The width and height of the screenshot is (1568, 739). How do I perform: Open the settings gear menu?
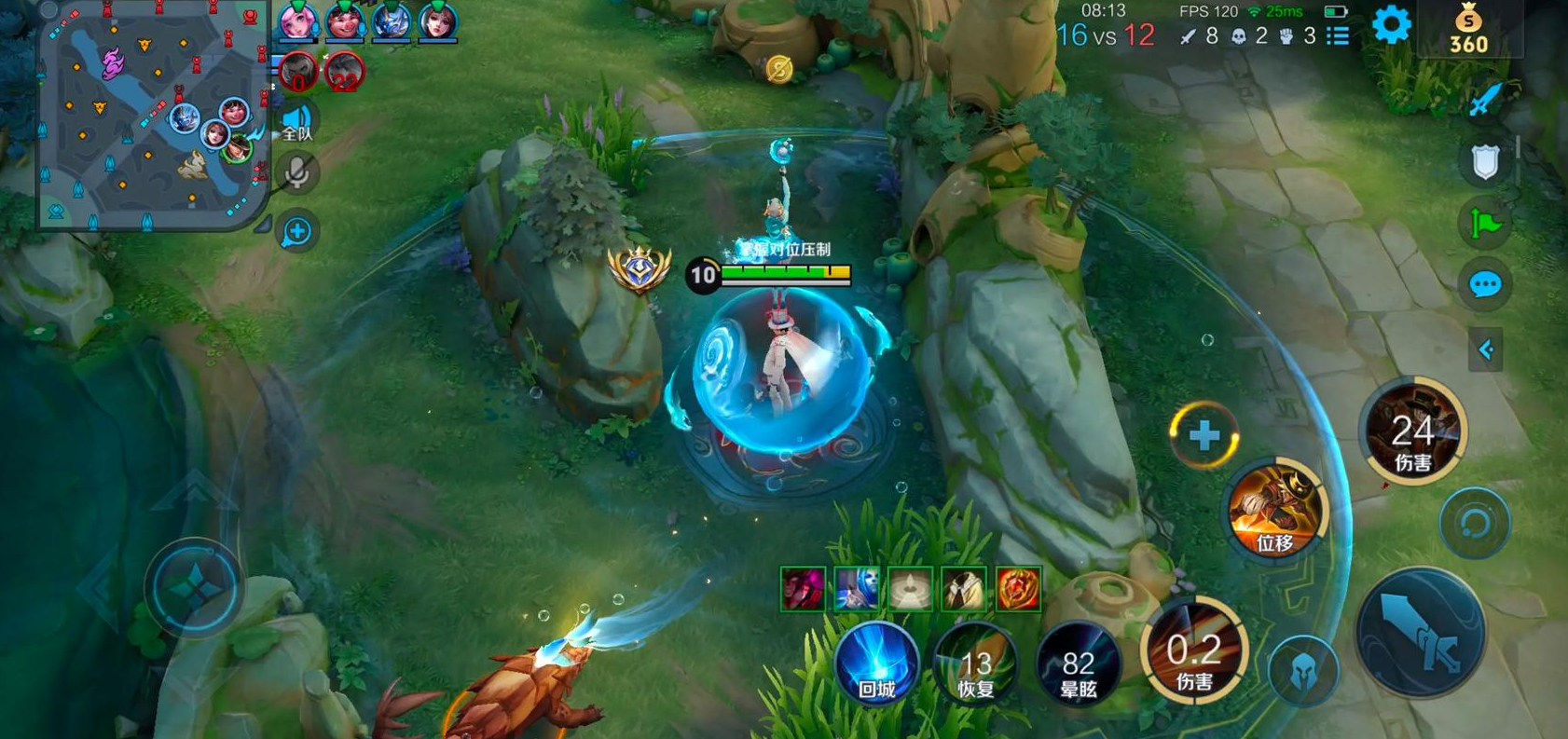tap(1391, 25)
